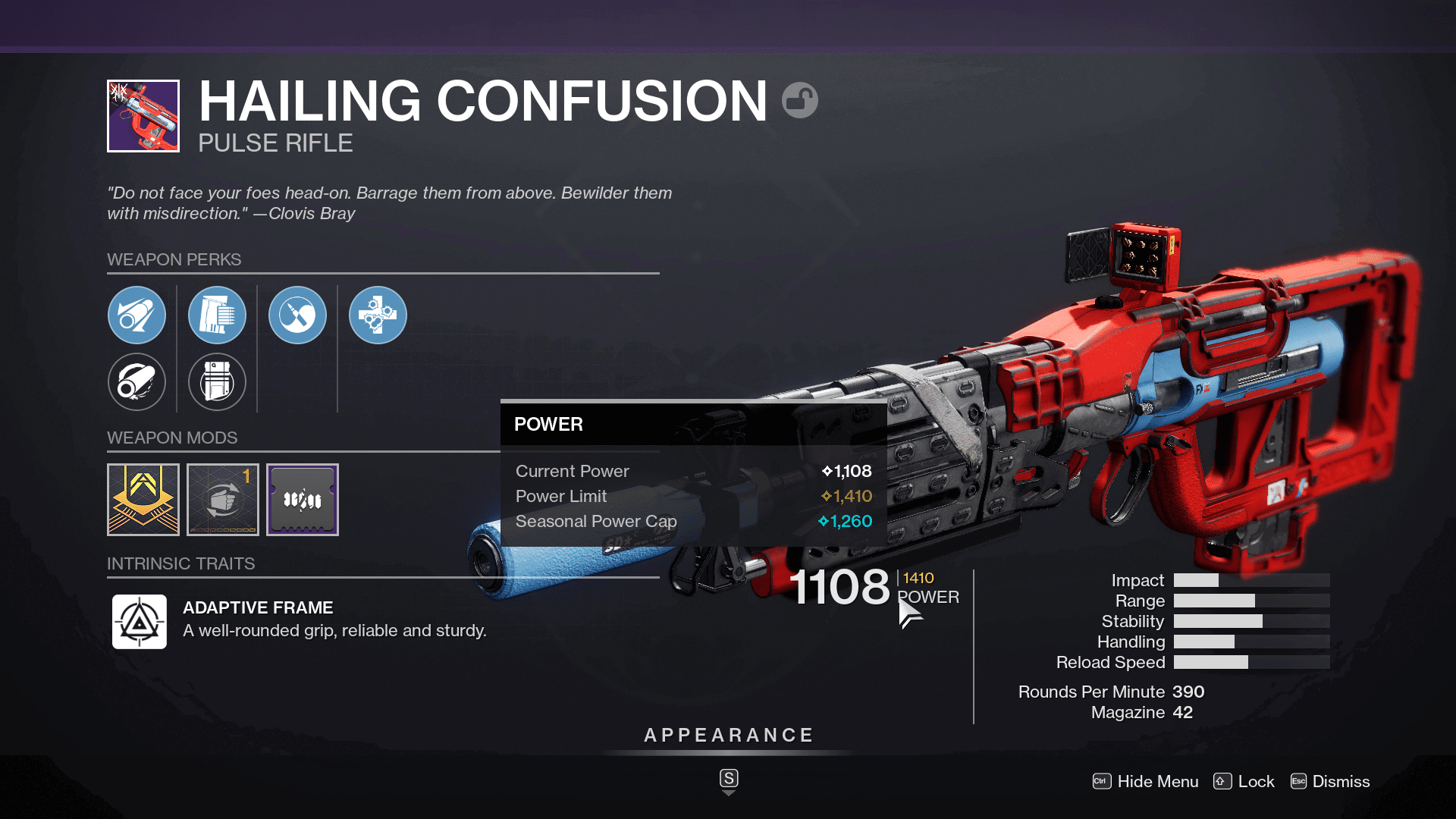Open the fist masterwork mod slot
The image size is (1456, 819).
(223, 500)
